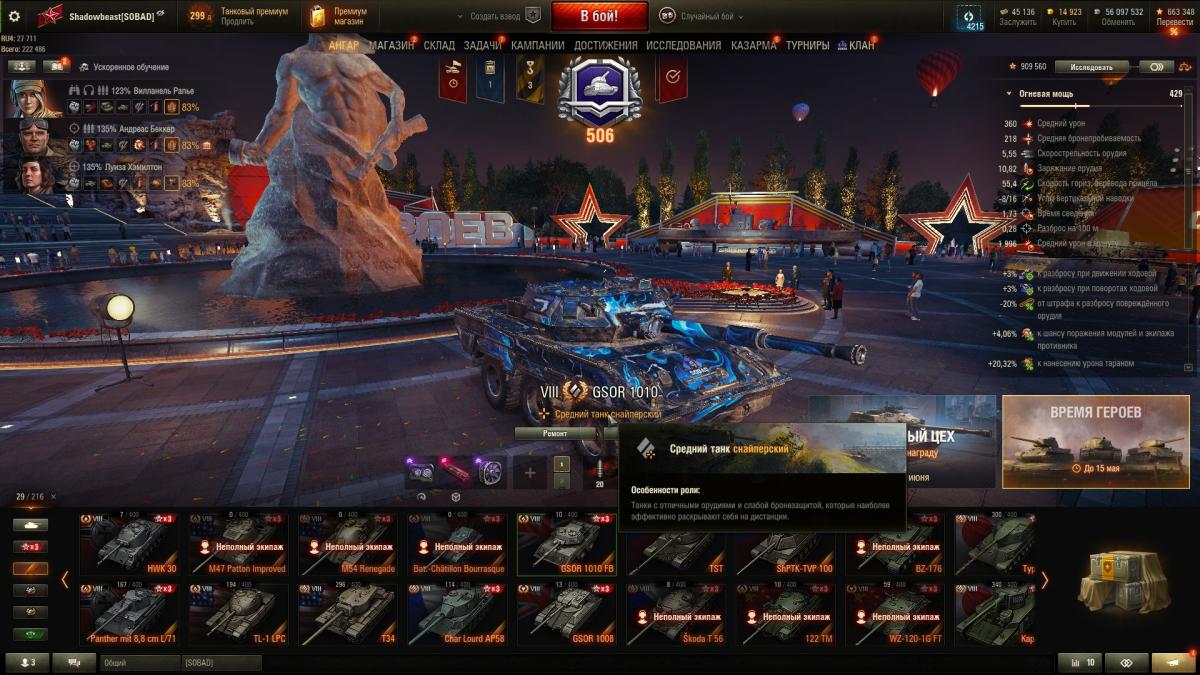The height and width of the screenshot is (675, 1200).
Task: Click the Ремонт button under the tank
Action: coord(555,433)
